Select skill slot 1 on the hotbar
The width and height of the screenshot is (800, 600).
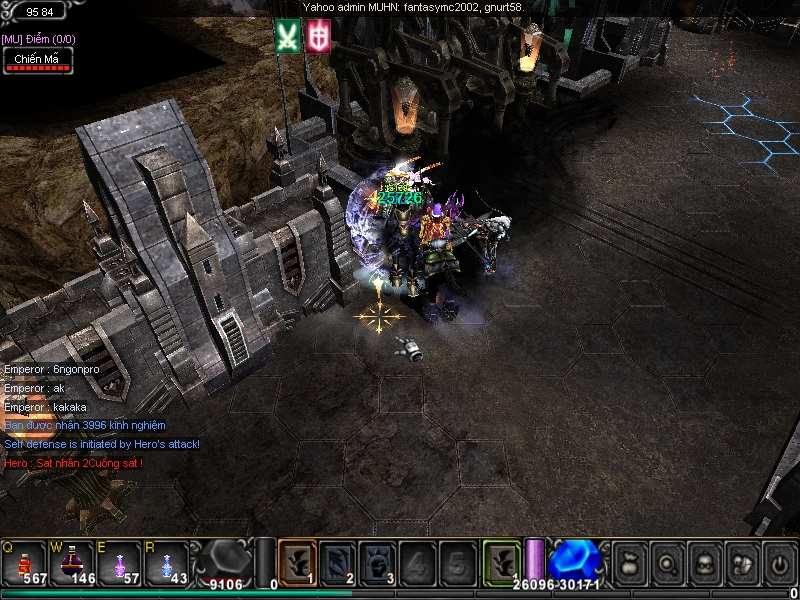point(297,560)
